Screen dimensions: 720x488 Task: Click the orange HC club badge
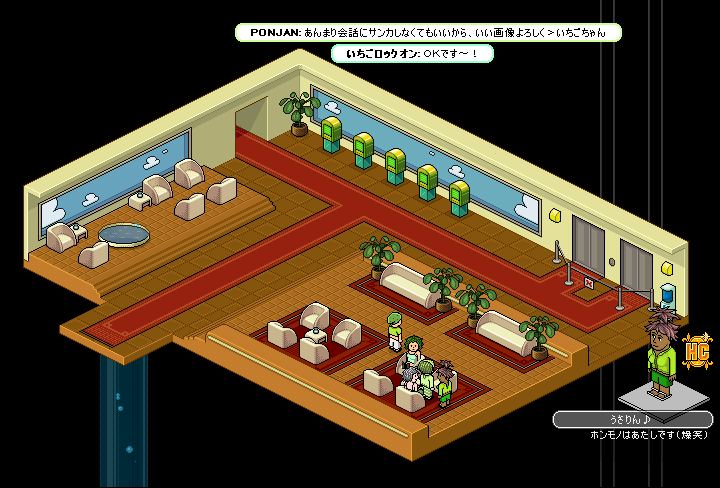pyautogui.click(x=698, y=352)
